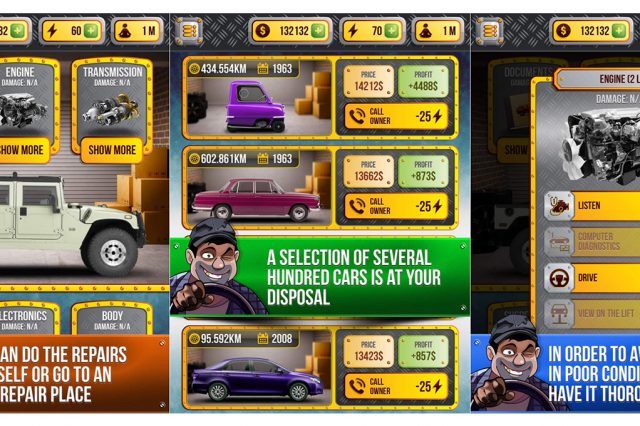This screenshot has width=640, height=426.
Task: Show more under the Engine panel
Action: click(22, 150)
